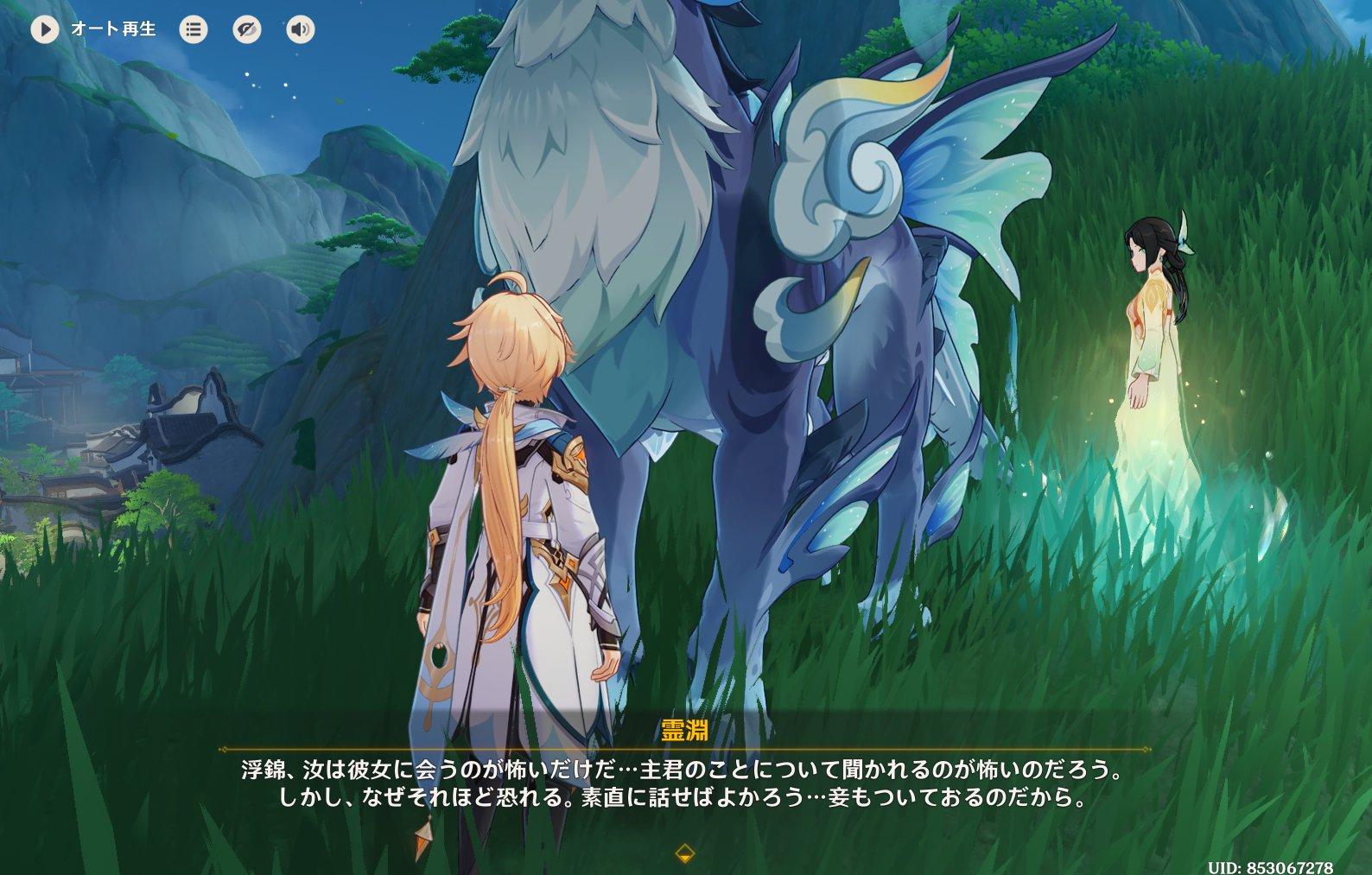The width and height of the screenshot is (1372, 875).
Task: Toggle the オート再生 auto-play button
Action: click(x=45, y=29)
